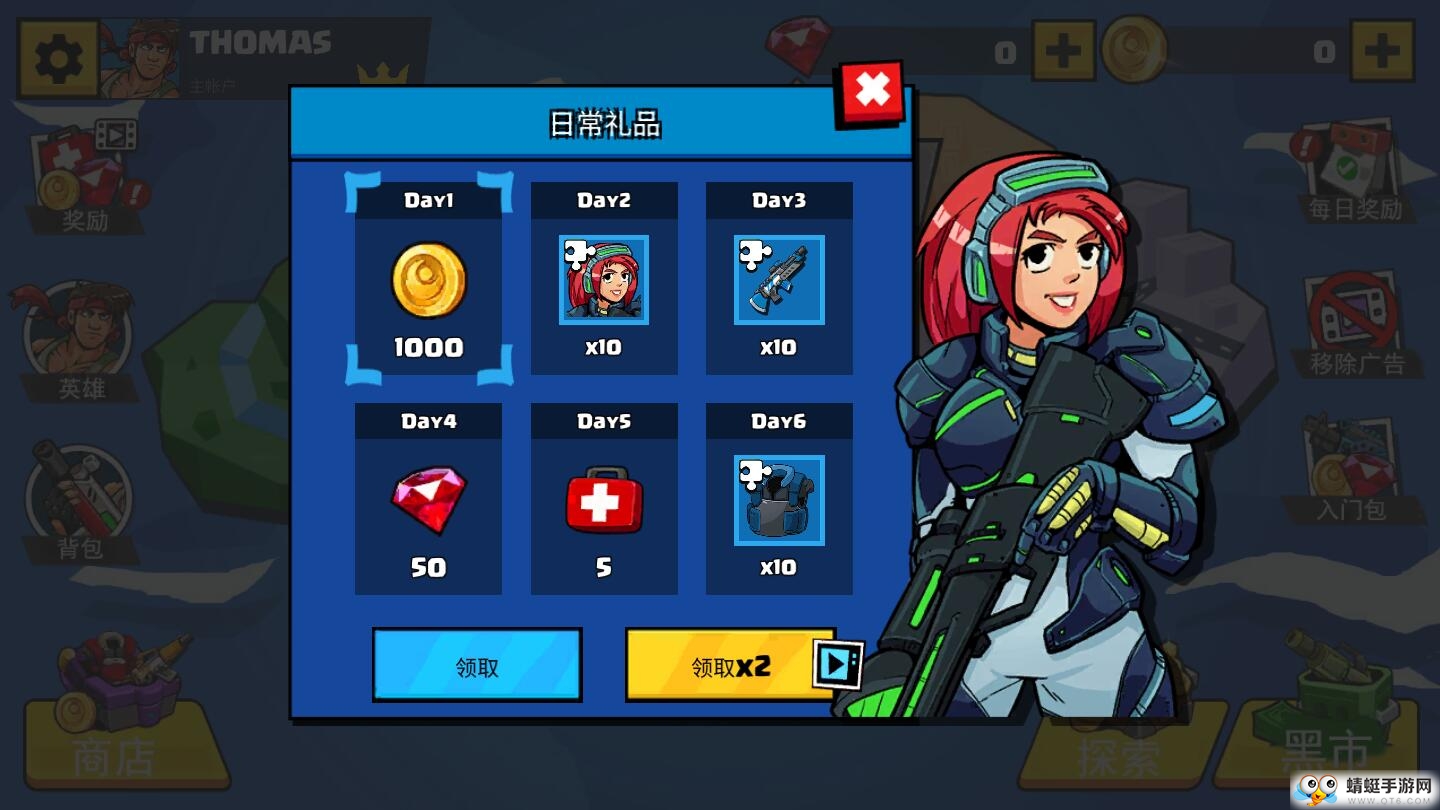Open the 入门包 starter pack

coord(1352,472)
